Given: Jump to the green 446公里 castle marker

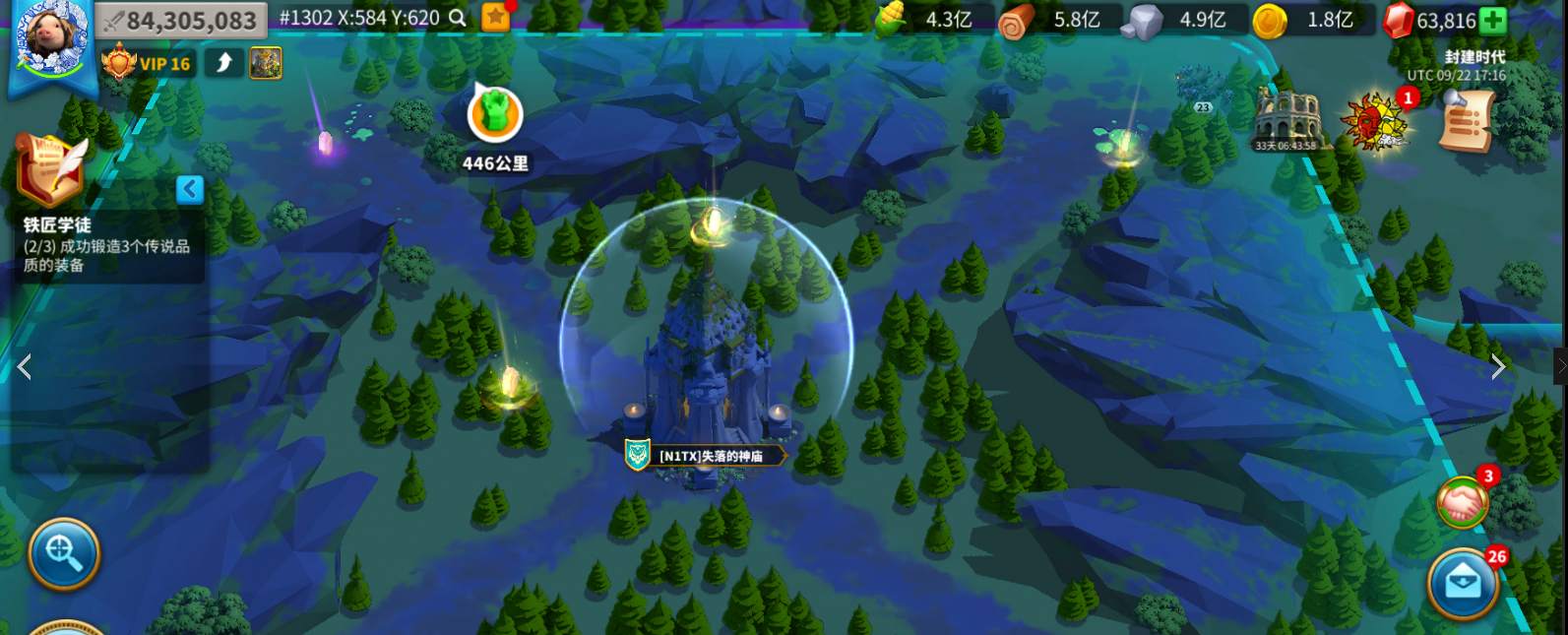Looking at the screenshot, I should 494,115.
